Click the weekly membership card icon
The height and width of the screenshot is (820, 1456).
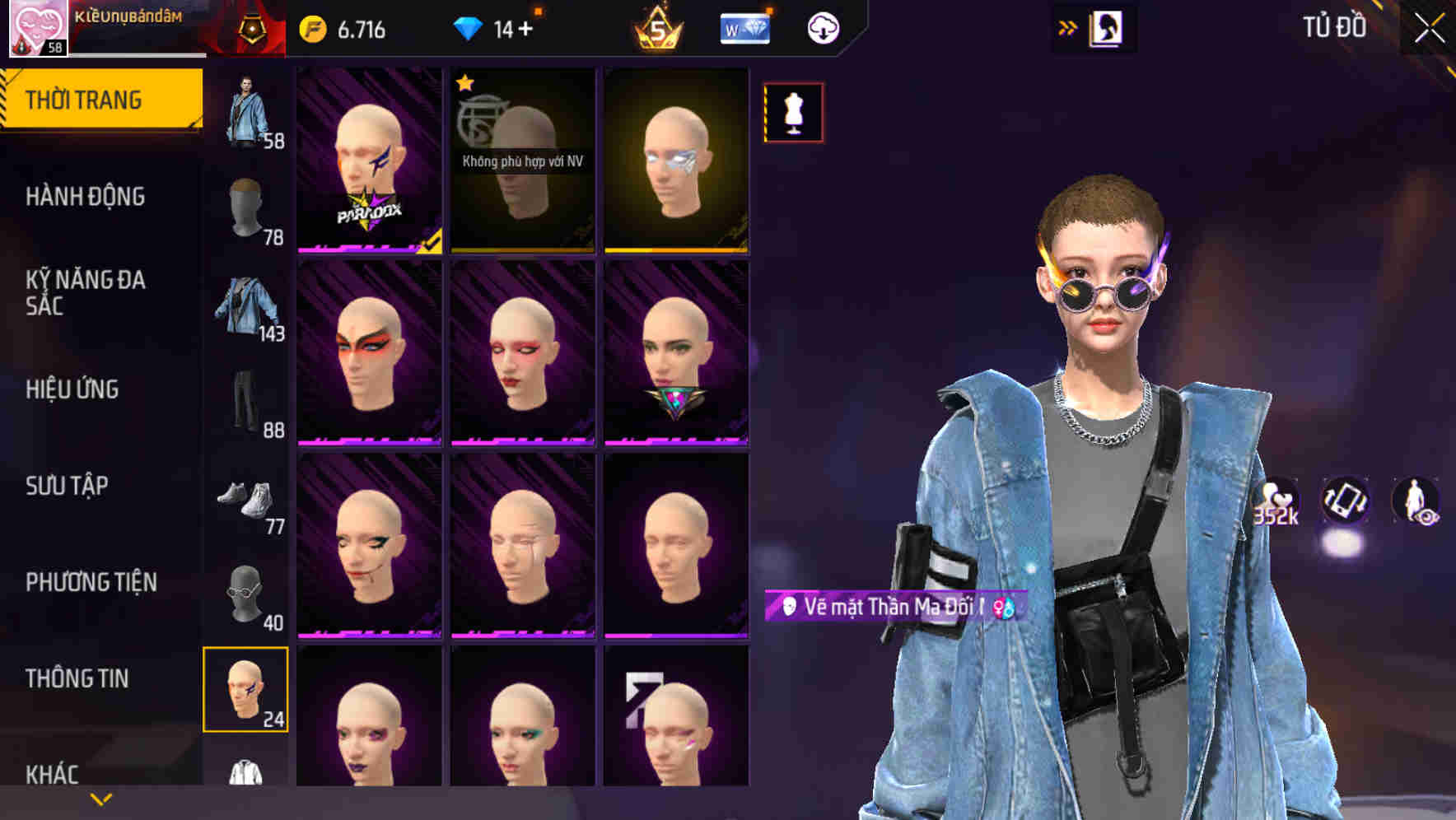click(x=744, y=27)
